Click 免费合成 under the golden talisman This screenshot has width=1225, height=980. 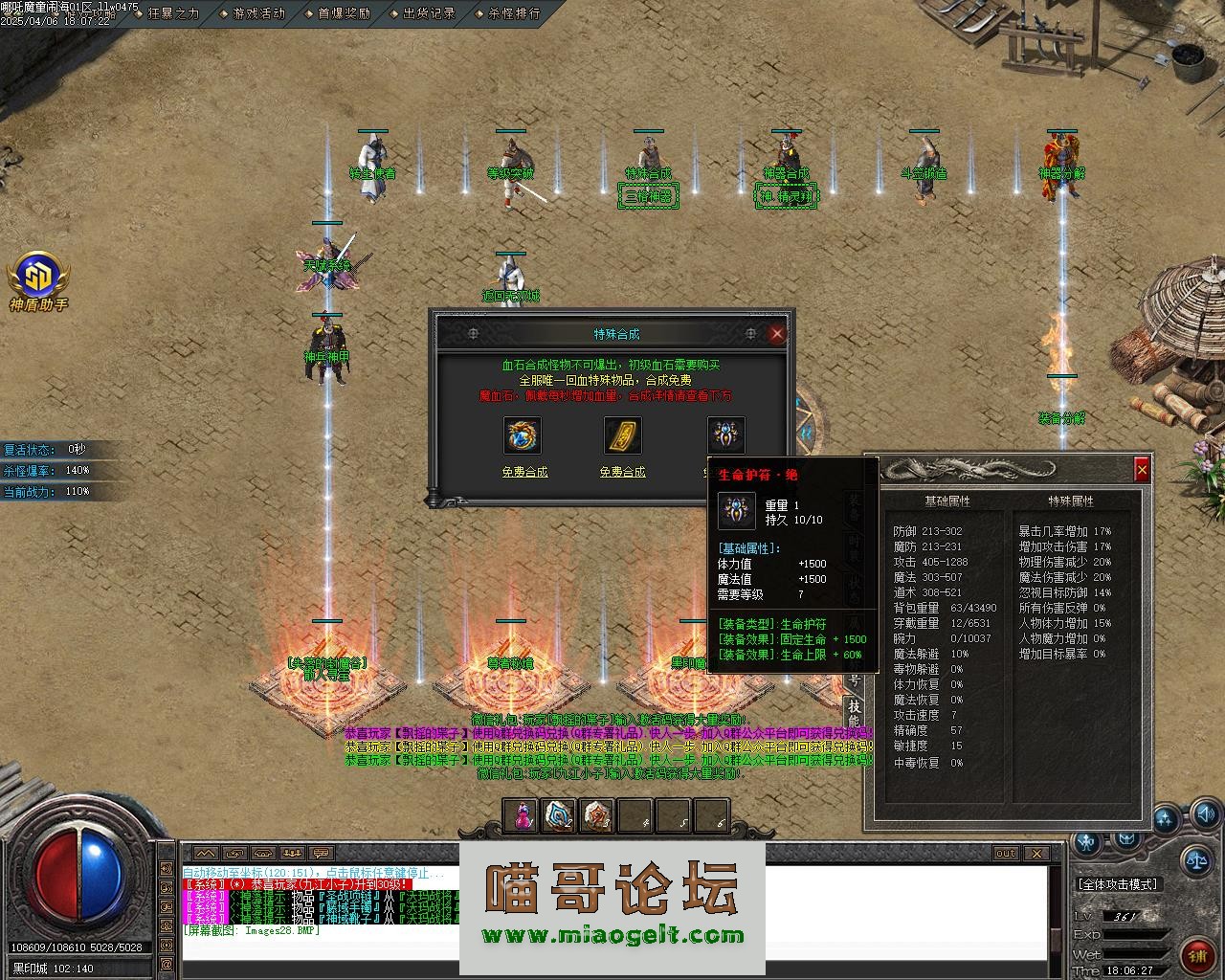tap(622, 472)
